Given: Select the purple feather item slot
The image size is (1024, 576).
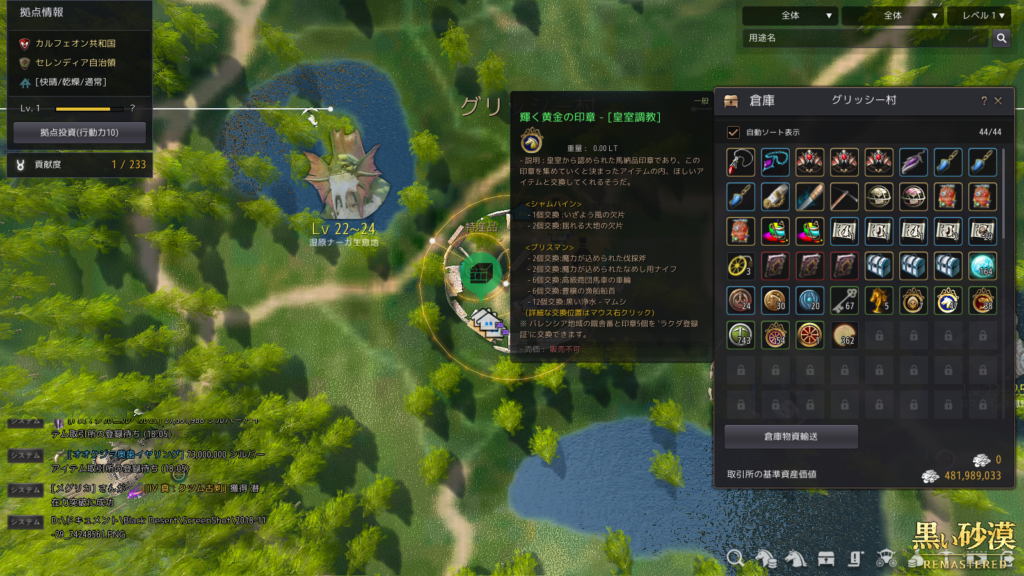Looking at the screenshot, I should tap(913, 160).
